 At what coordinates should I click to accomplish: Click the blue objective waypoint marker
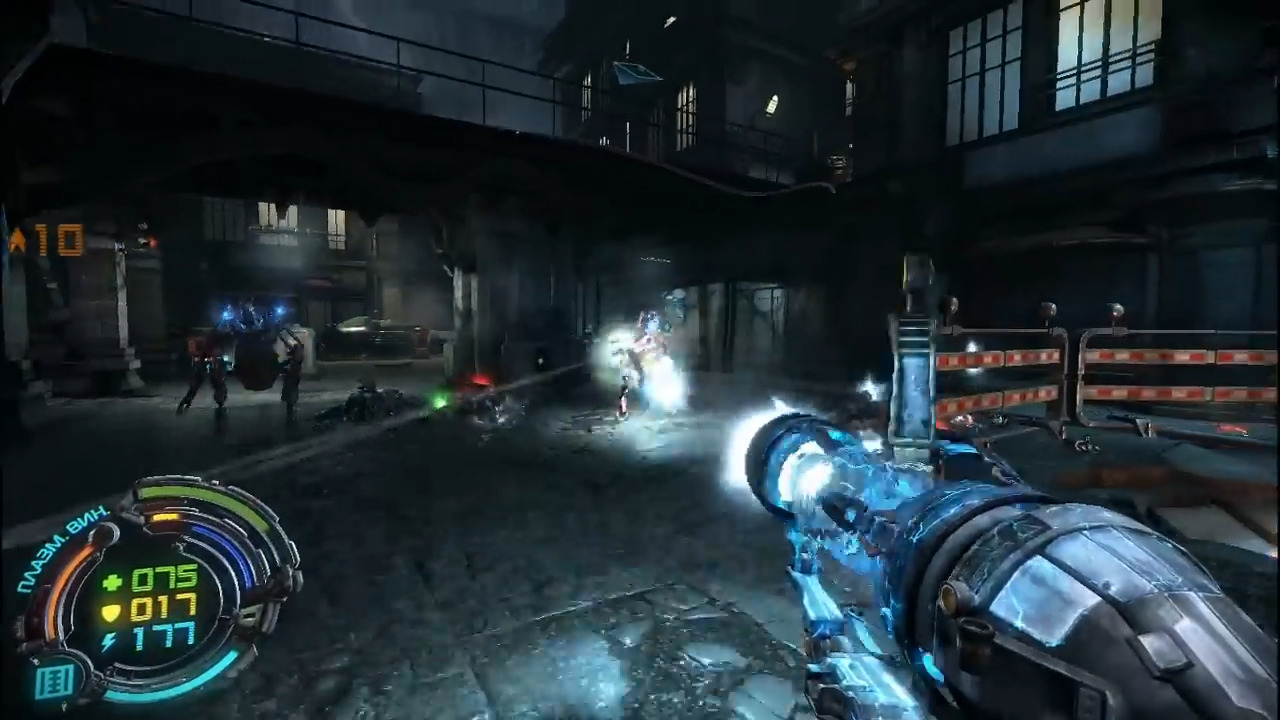636,72
